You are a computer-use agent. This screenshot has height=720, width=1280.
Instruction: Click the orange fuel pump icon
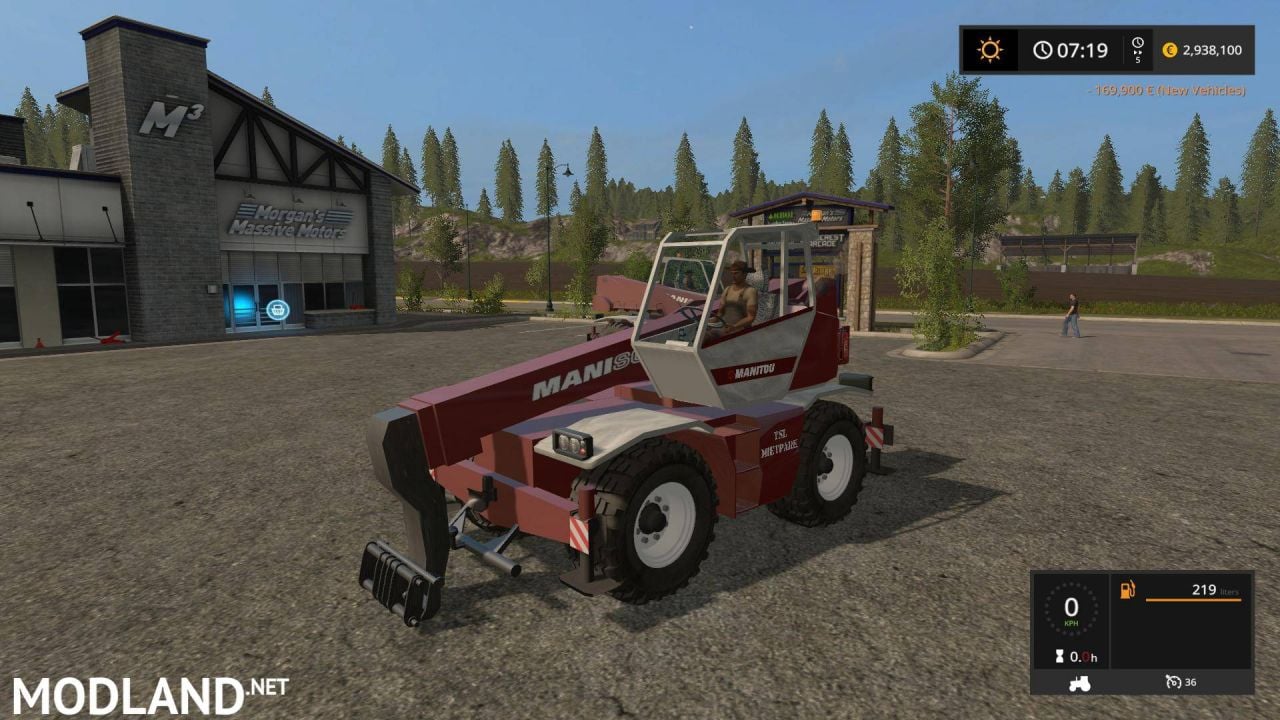point(1126,590)
